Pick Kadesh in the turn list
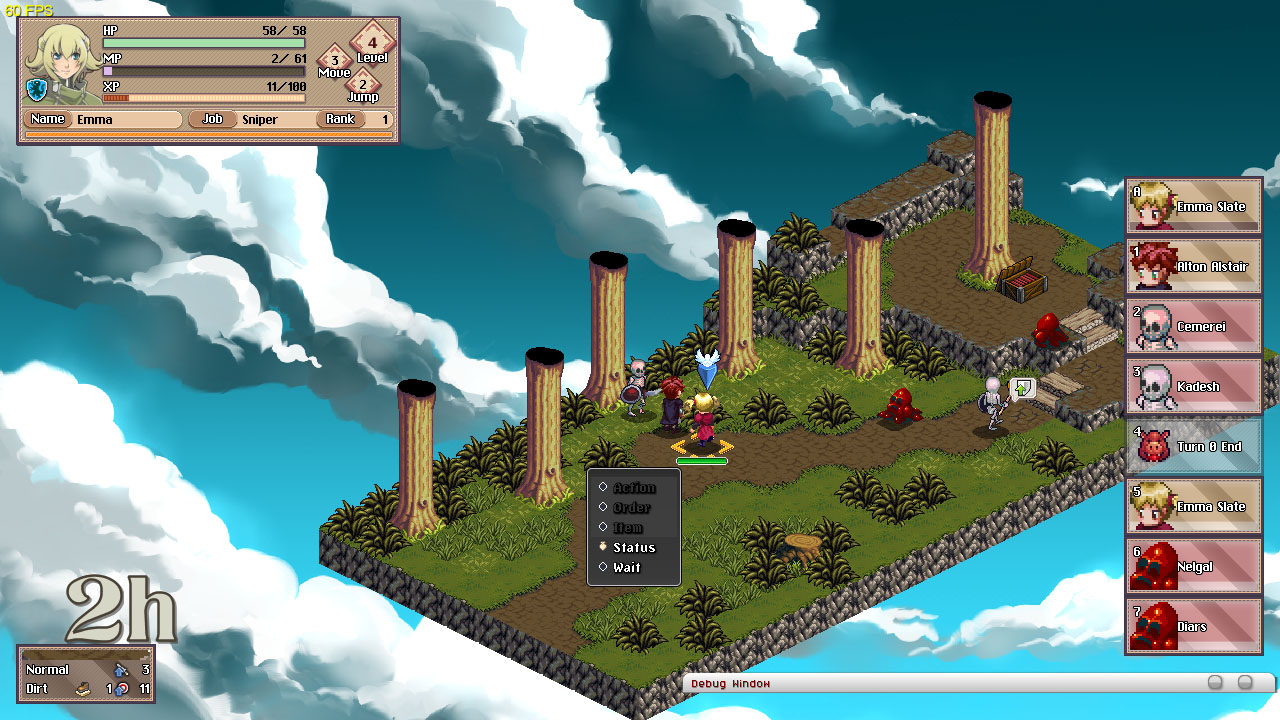This screenshot has width=1280, height=720. click(x=1194, y=387)
